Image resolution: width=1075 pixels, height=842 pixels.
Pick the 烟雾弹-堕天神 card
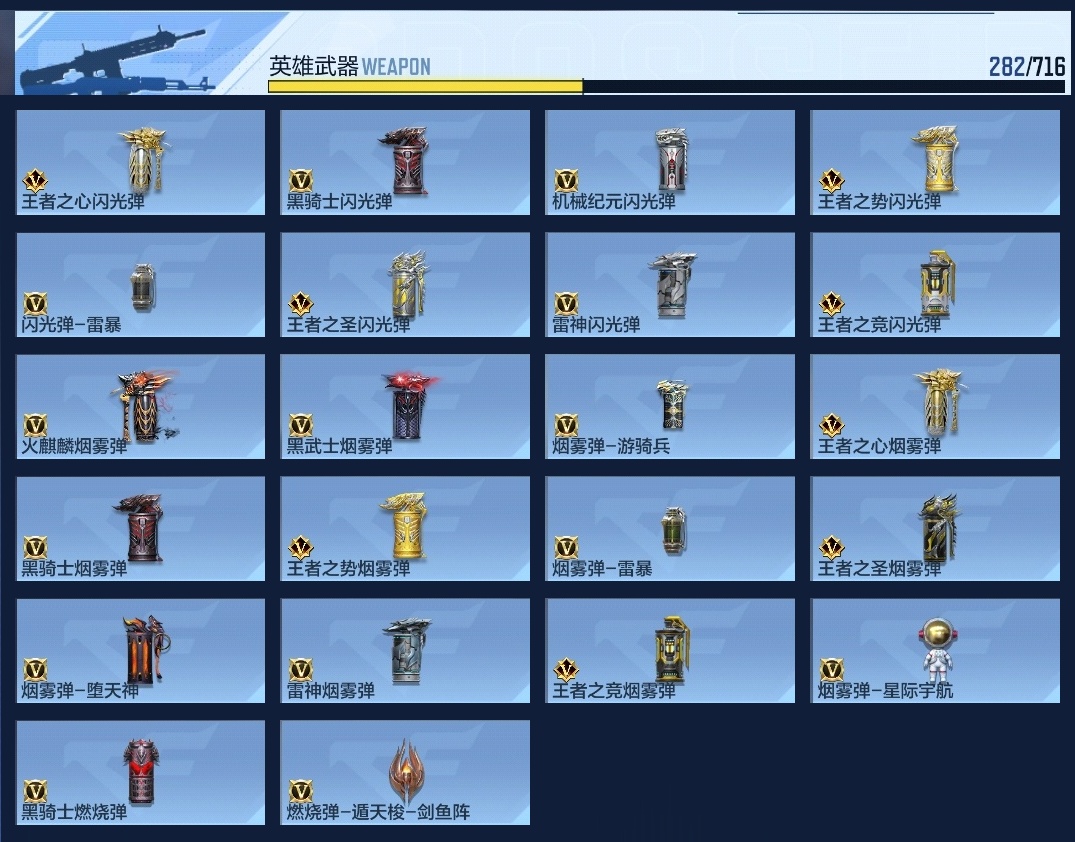point(141,651)
